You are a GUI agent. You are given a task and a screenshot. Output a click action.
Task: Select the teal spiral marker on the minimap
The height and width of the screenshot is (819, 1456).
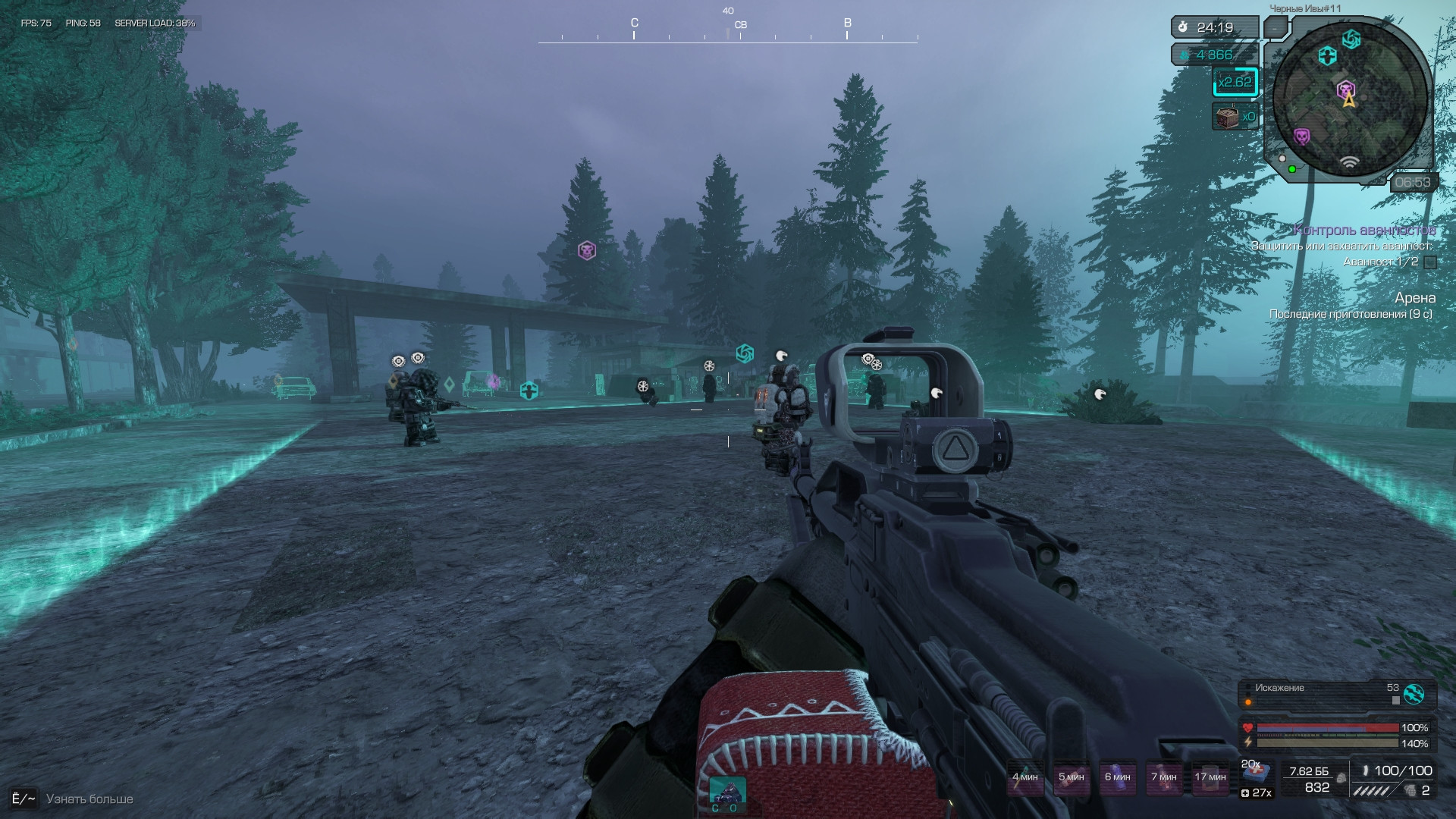click(x=1351, y=39)
